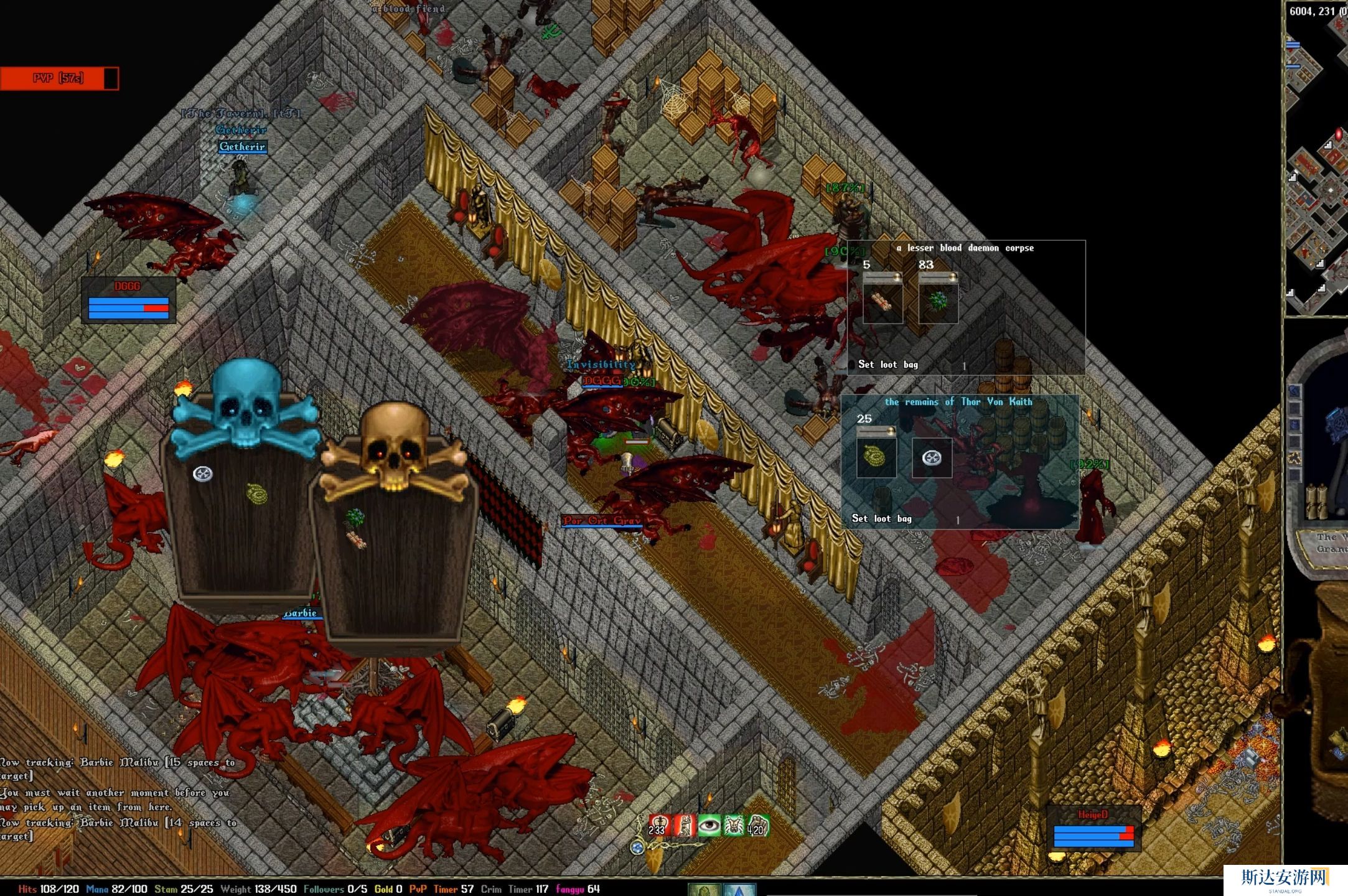Click the red PVP timer bar
This screenshot has height=896, width=1348.
click(x=59, y=78)
